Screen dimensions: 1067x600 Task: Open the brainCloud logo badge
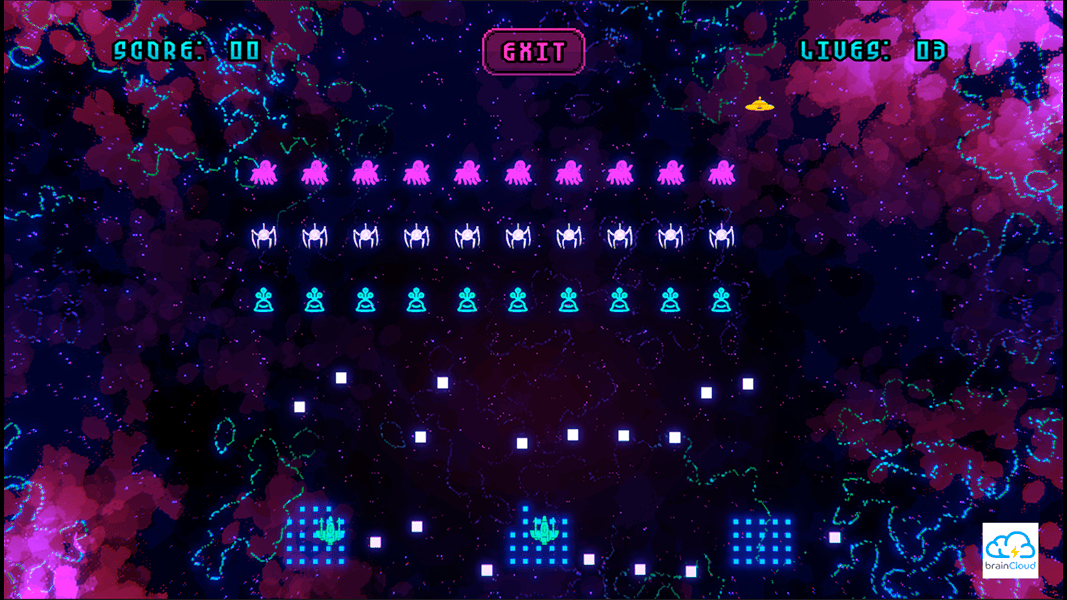(x=1010, y=551)
